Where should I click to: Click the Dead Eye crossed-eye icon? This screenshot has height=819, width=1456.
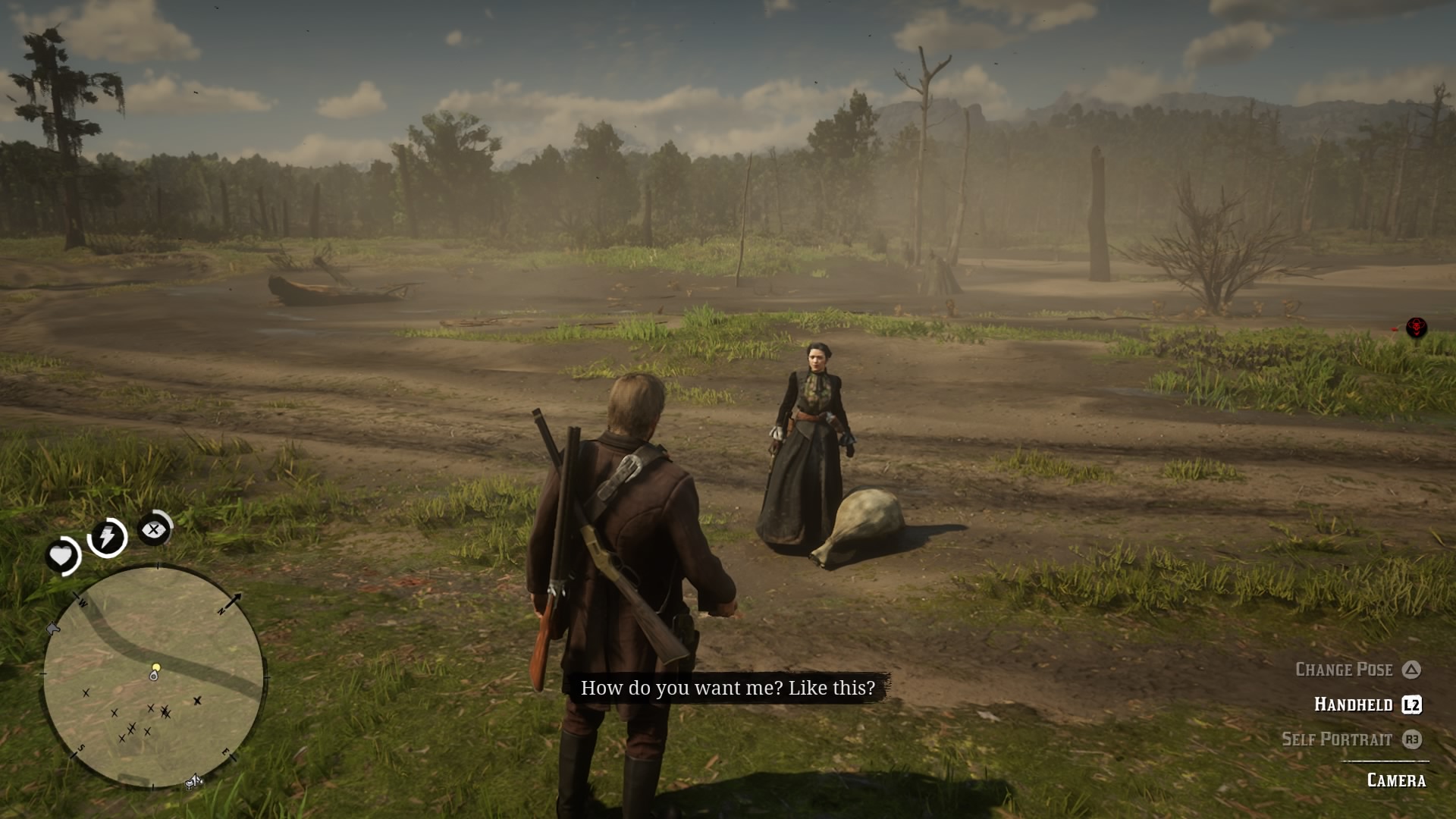coord(154,529)
